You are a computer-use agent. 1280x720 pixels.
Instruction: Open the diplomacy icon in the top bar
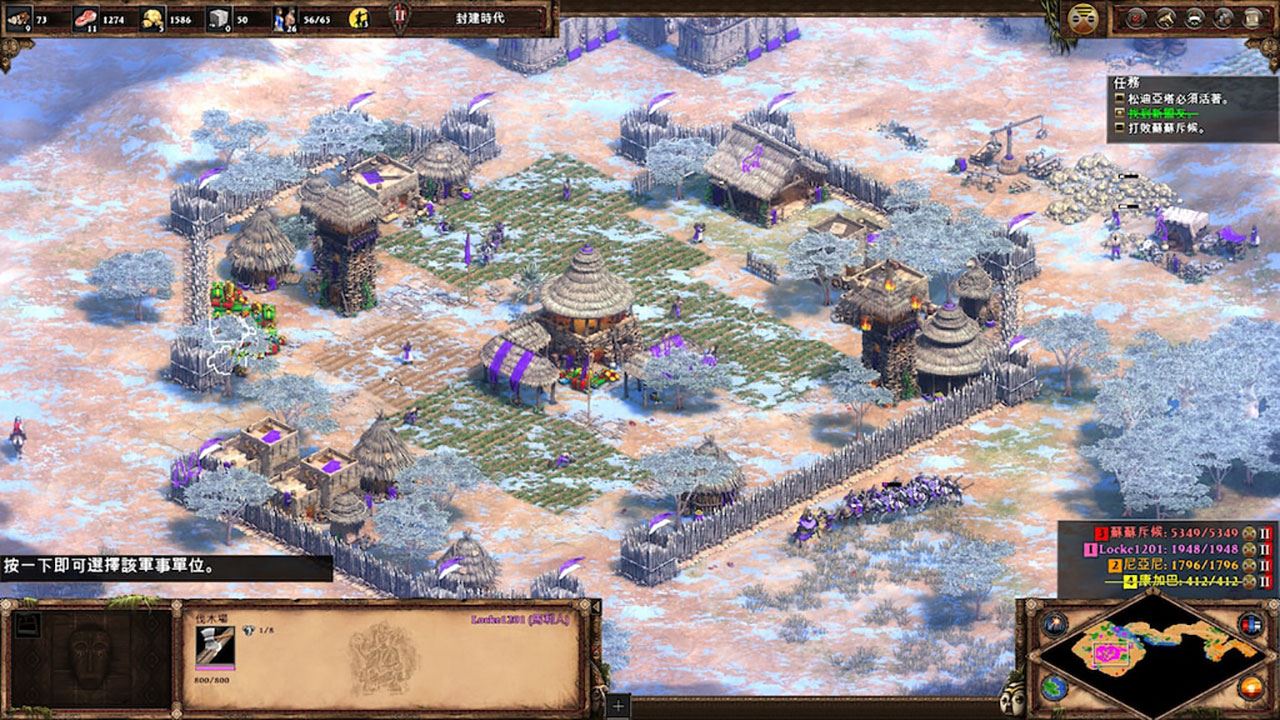click(1194, 17)
